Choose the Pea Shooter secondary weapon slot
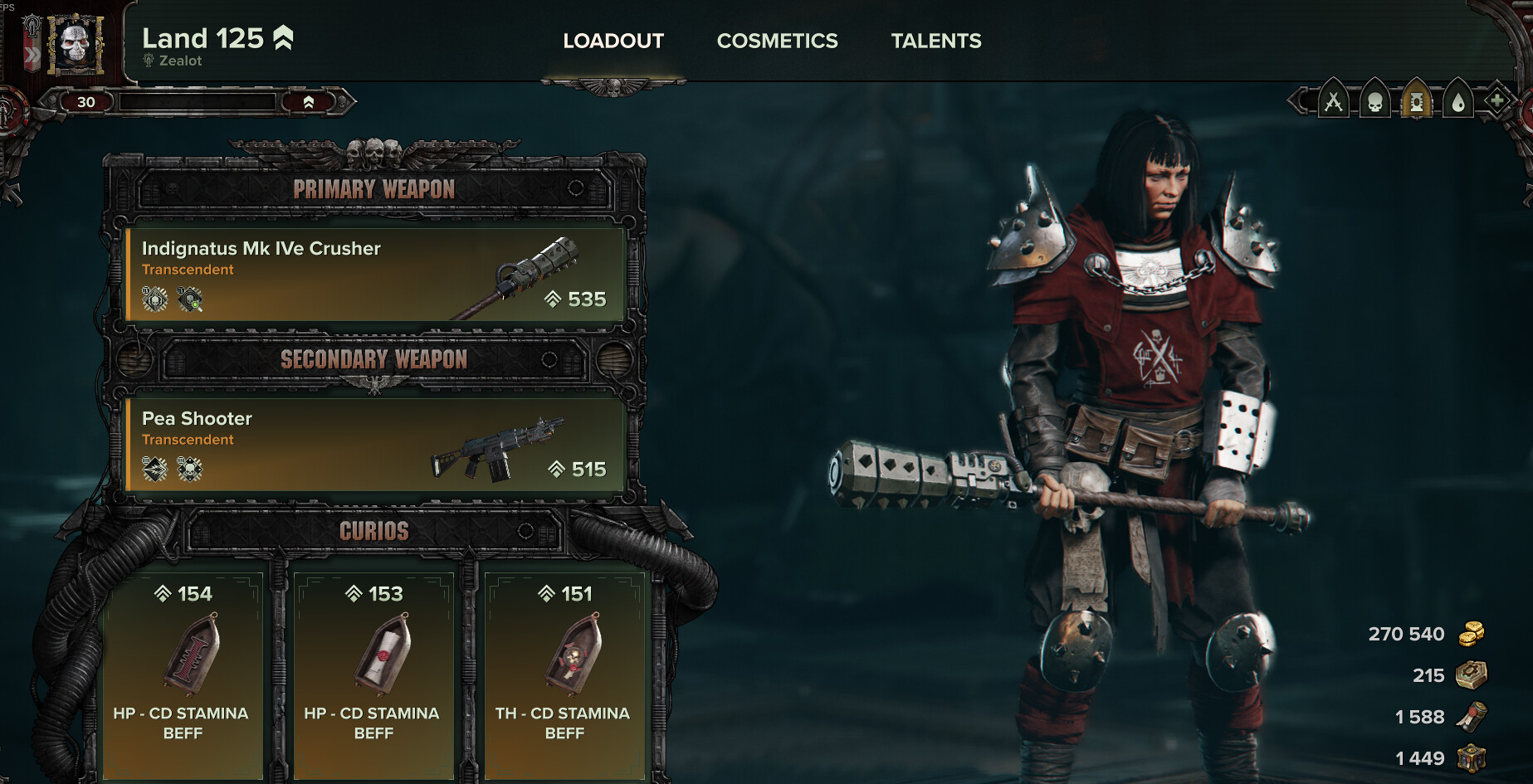1533x784 pixels. 374,445
